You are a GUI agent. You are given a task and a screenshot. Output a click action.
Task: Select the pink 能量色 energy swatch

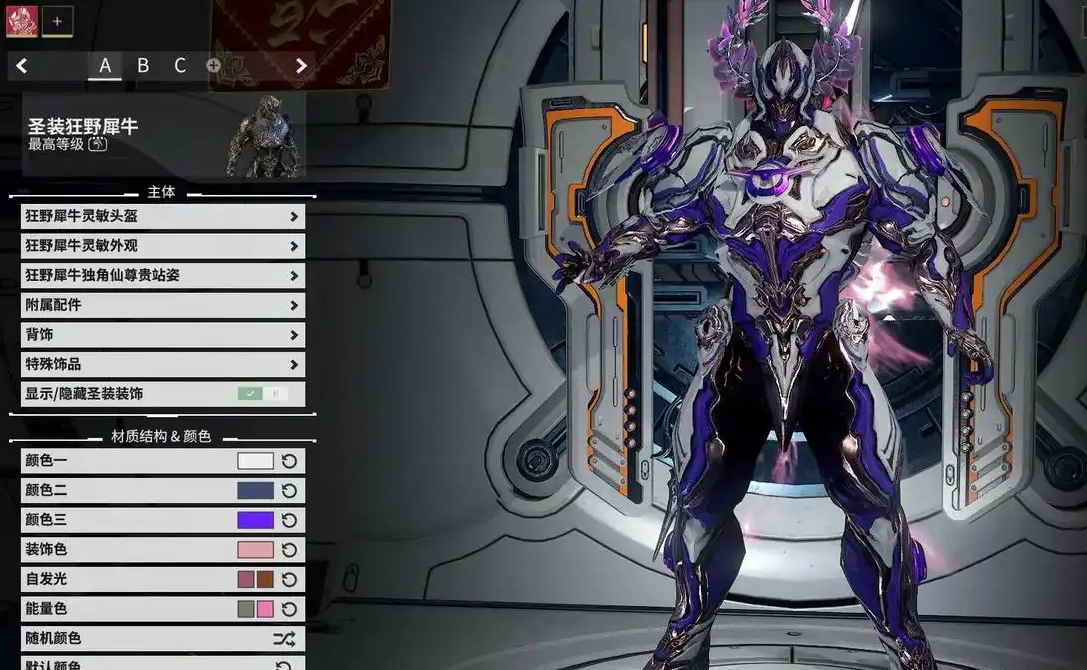[x=265, y=609]
